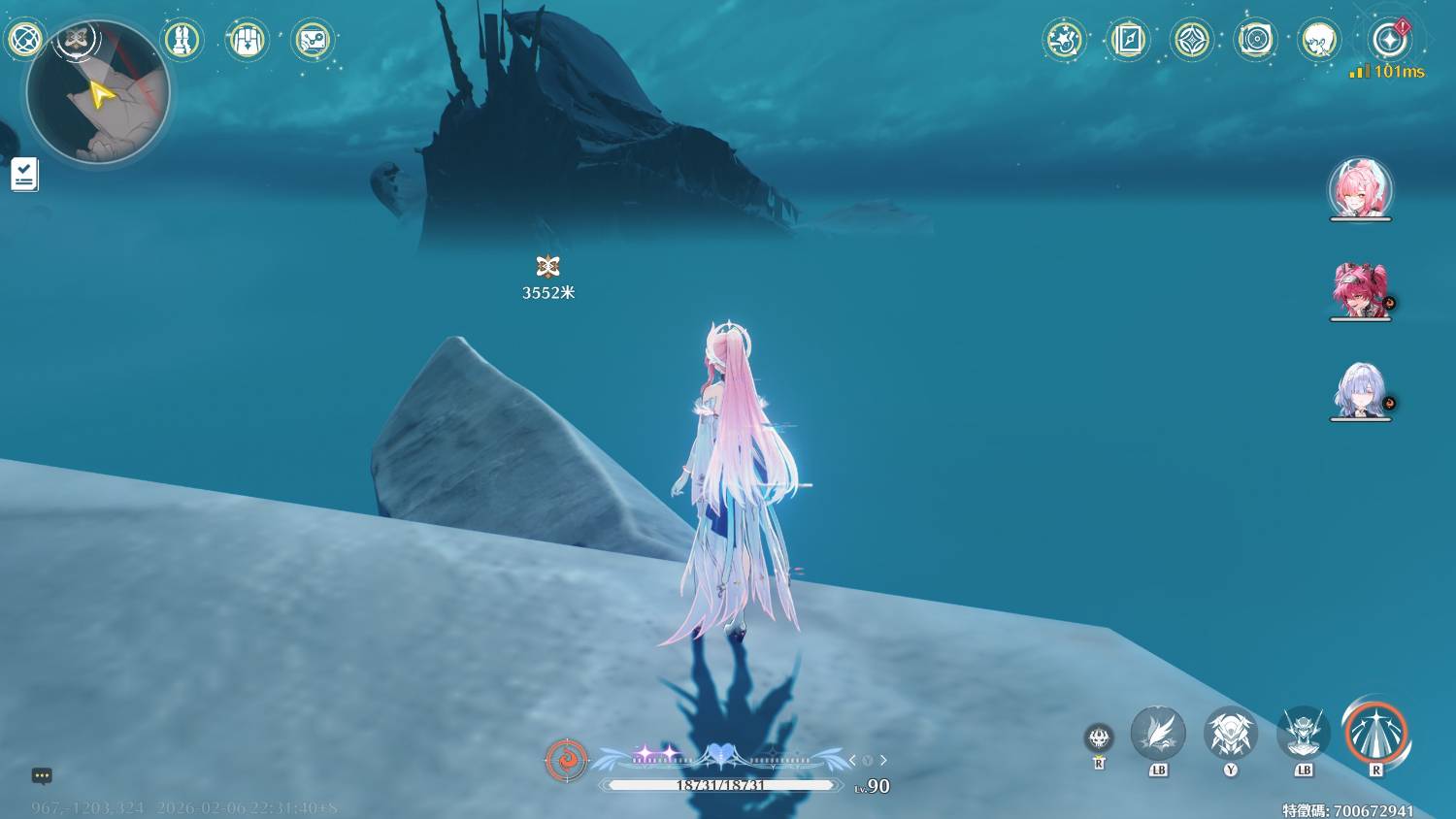Switch to the pink-haired smiling party member

(x=1360, y=188)
